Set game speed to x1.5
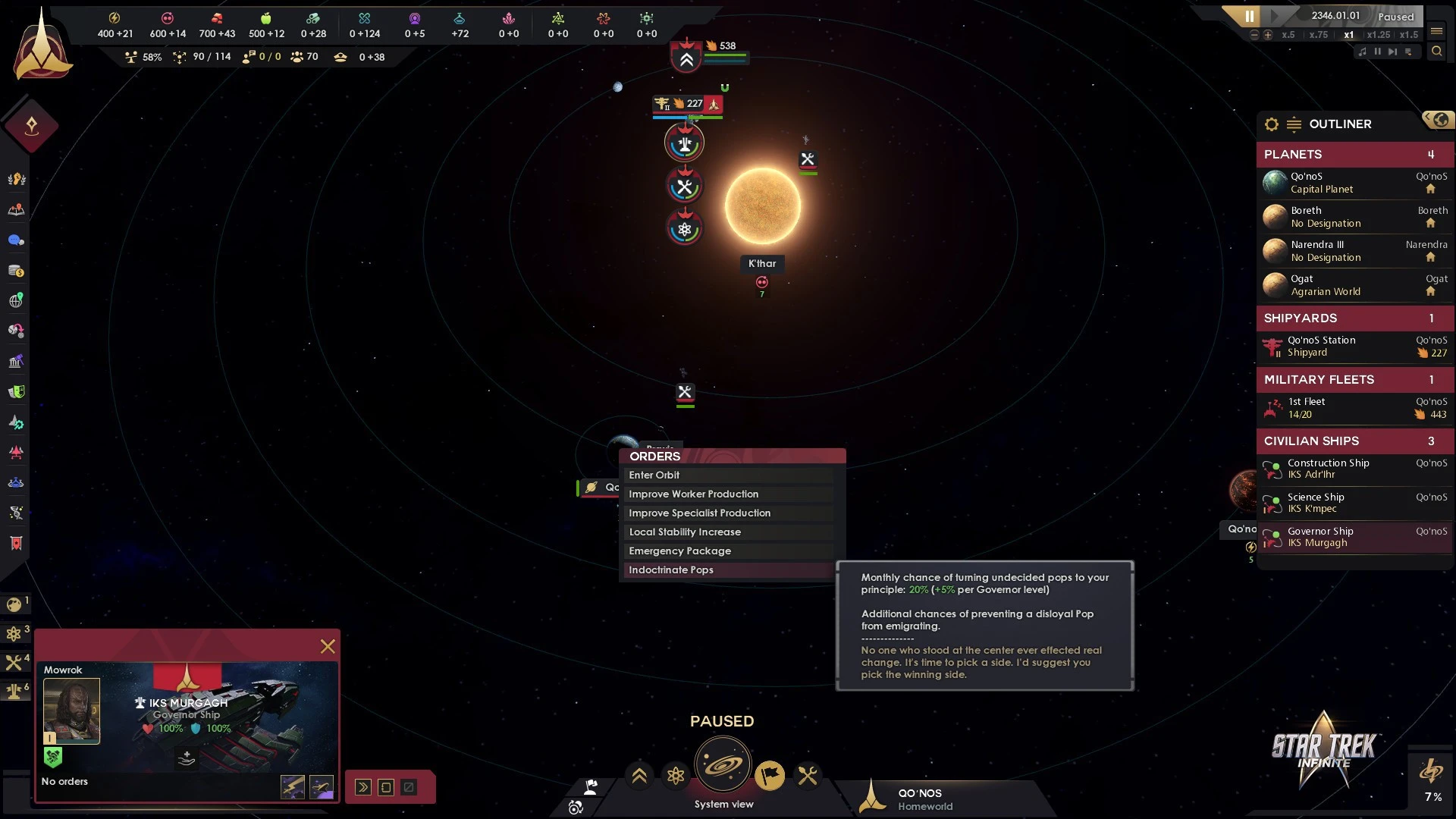The image size is (1456, 819). [x=1408, y=35]
